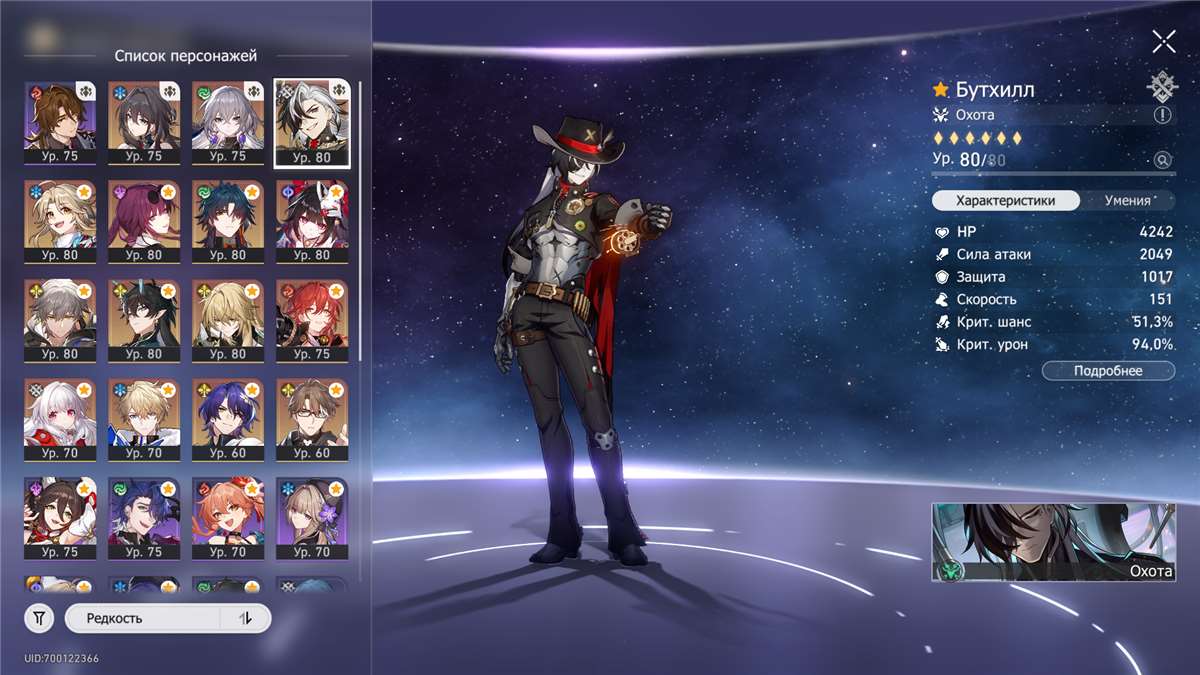Image resolution: width=1200 pixels, height=675 pixels.
Task: Open the Подробнее stats details
Action: (1108, 371)
